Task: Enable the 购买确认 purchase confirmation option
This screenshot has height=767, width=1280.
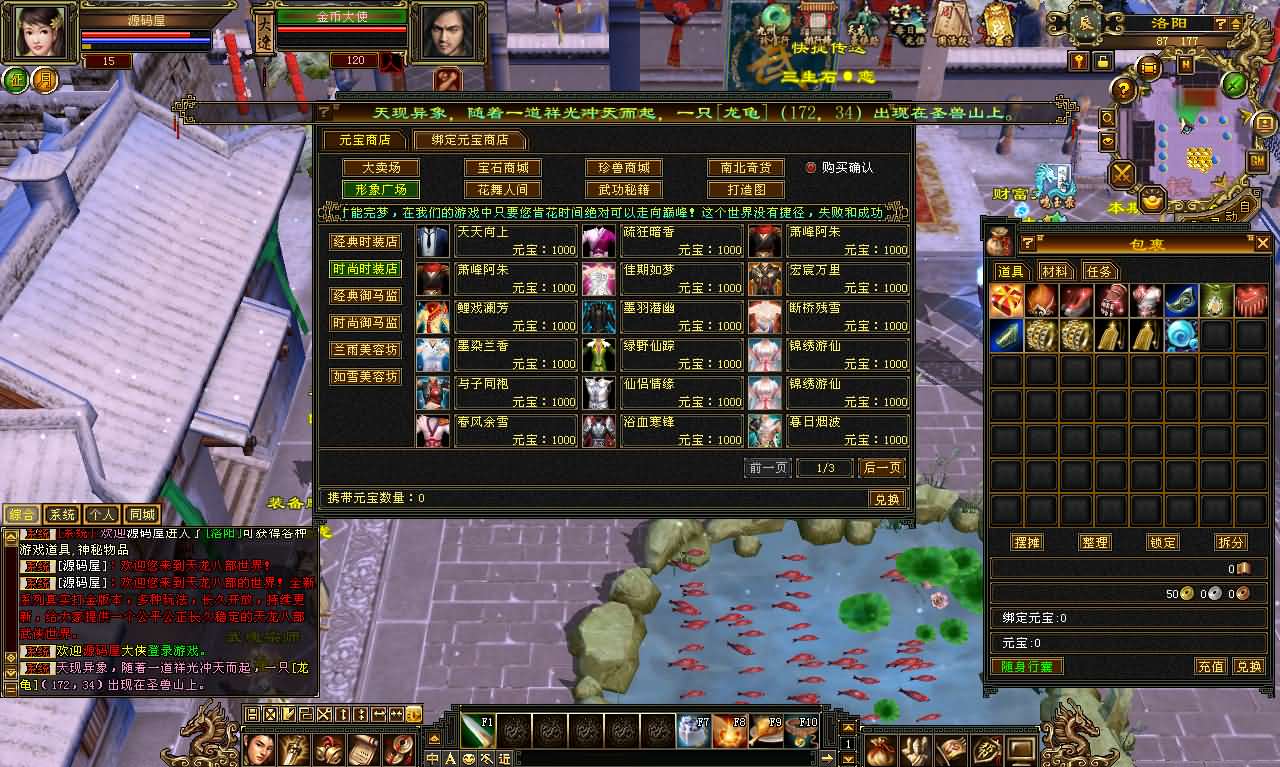Action: 812,168
